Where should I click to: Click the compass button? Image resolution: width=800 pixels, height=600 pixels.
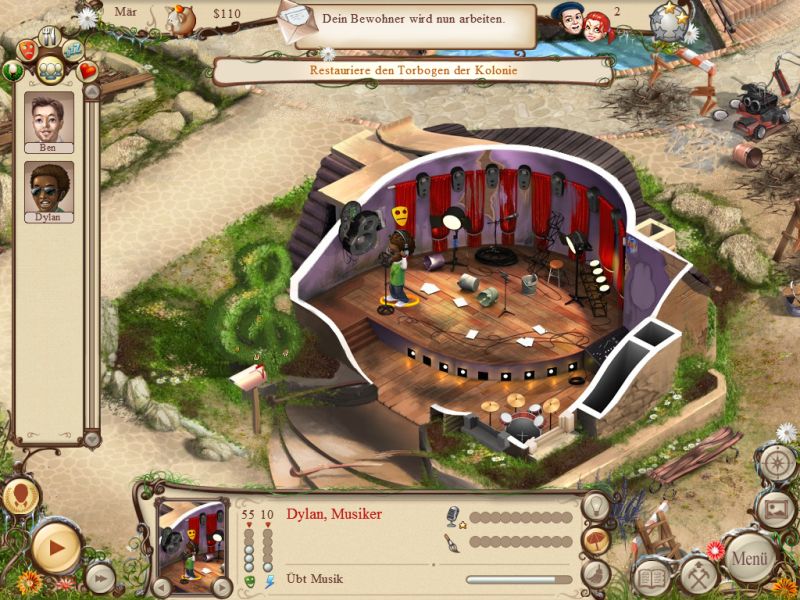[777, 462]
